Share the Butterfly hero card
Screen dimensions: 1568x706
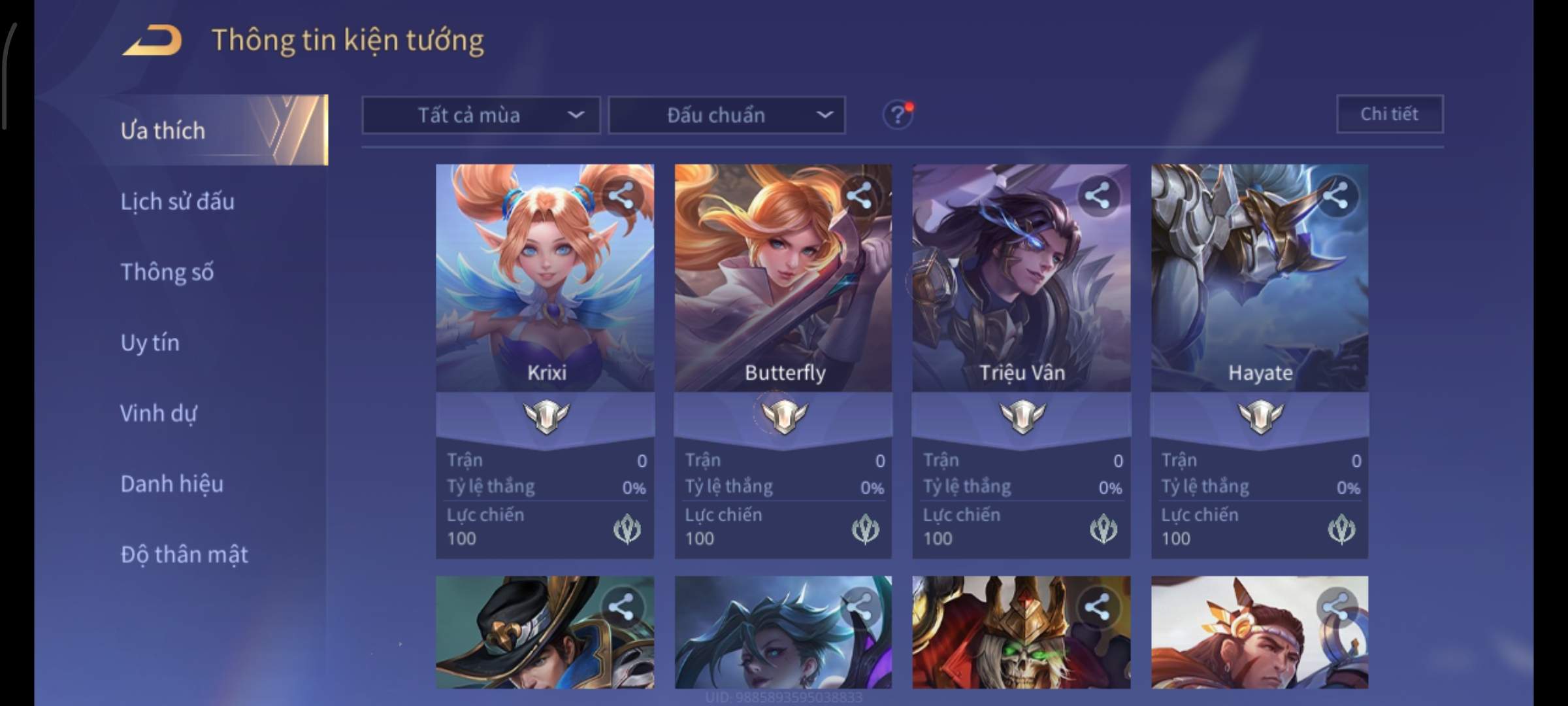tap(859, 195)
